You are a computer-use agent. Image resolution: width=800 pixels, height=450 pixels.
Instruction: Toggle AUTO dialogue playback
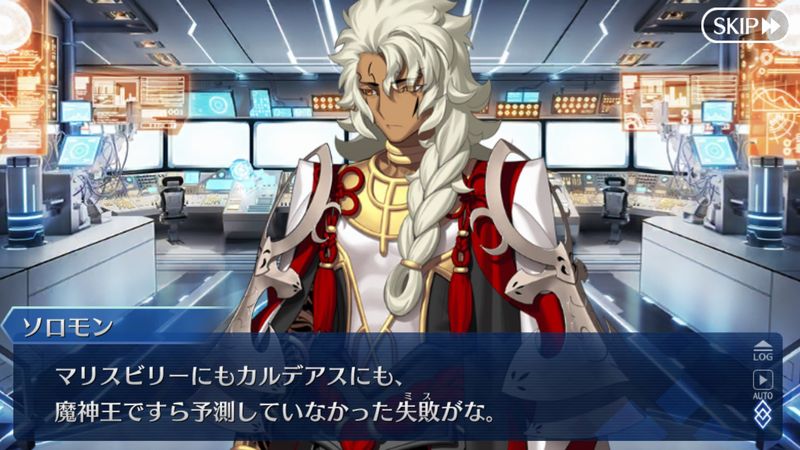[764, 383]
